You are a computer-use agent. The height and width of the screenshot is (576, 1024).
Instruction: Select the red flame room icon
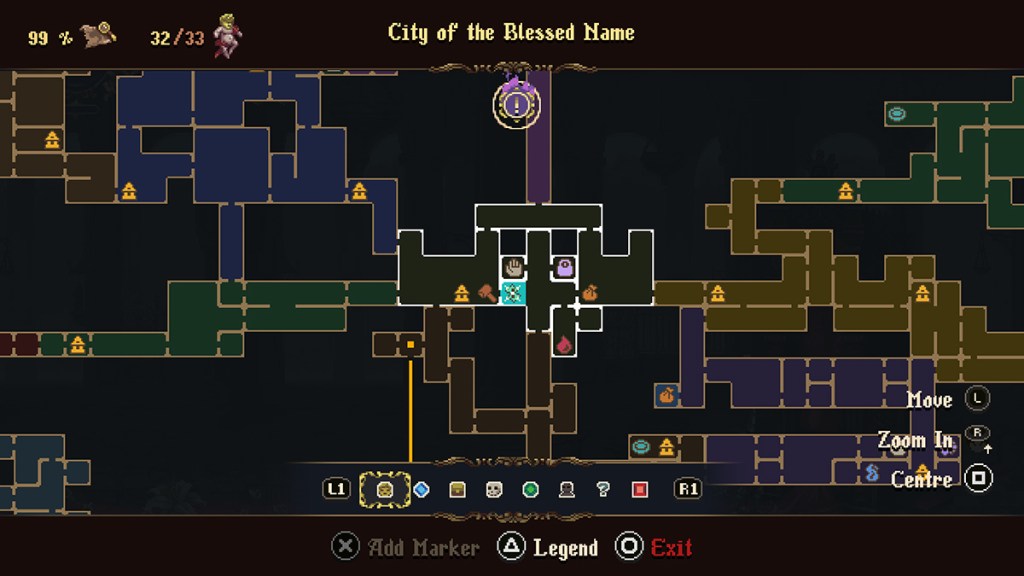click(564, 344)
